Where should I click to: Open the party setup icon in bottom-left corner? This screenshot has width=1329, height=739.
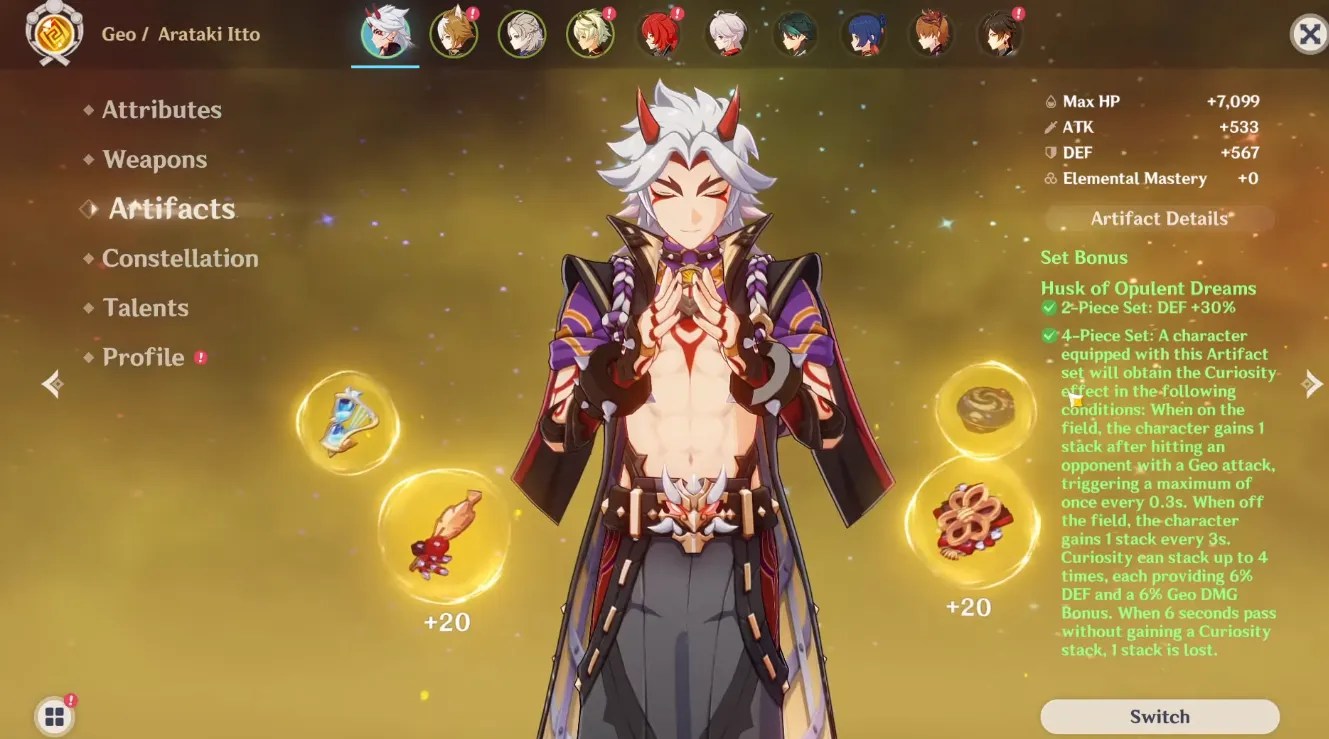(x=53, y=716)
